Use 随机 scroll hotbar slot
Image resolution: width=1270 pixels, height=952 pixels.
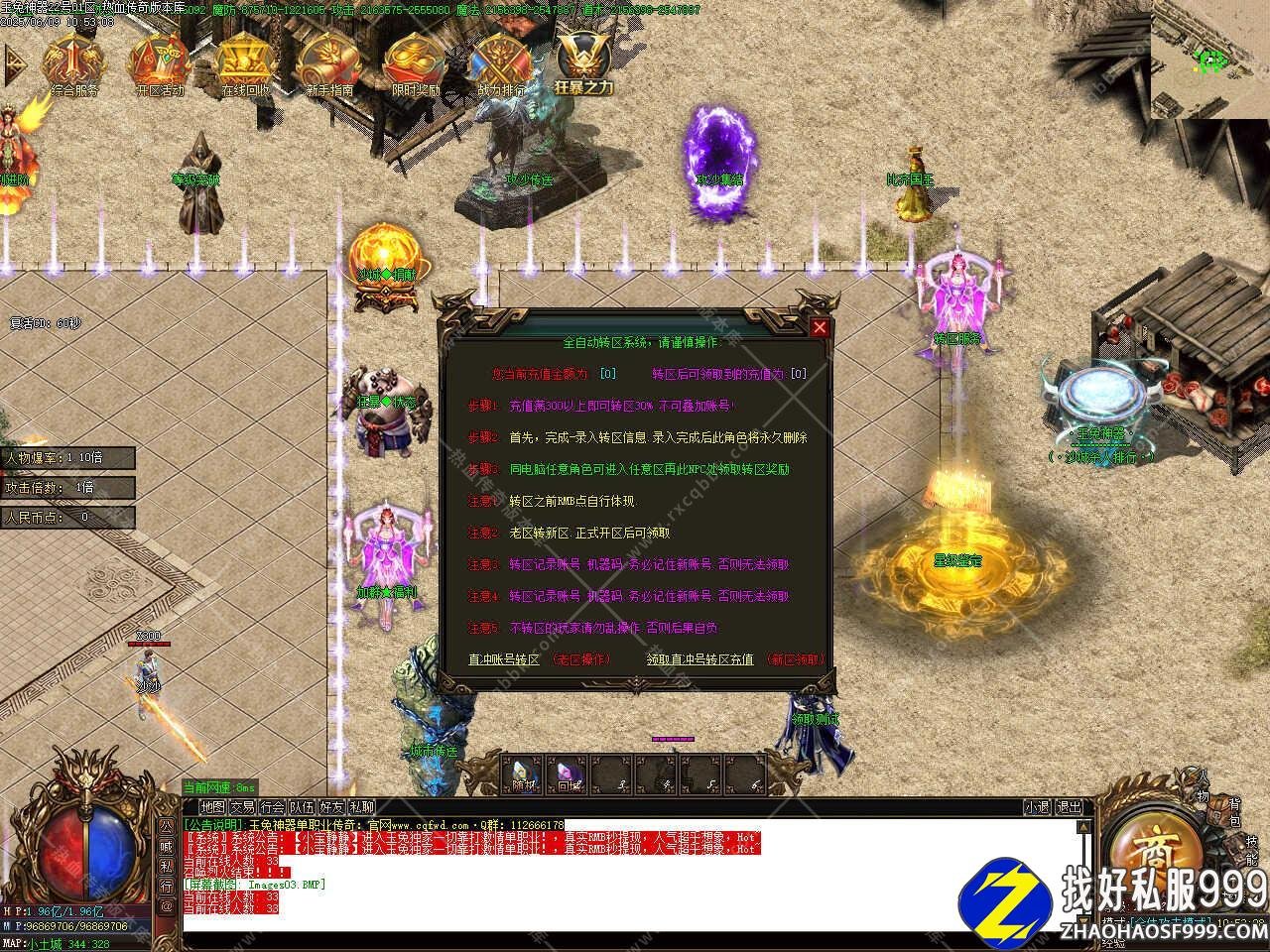(522, 774)
